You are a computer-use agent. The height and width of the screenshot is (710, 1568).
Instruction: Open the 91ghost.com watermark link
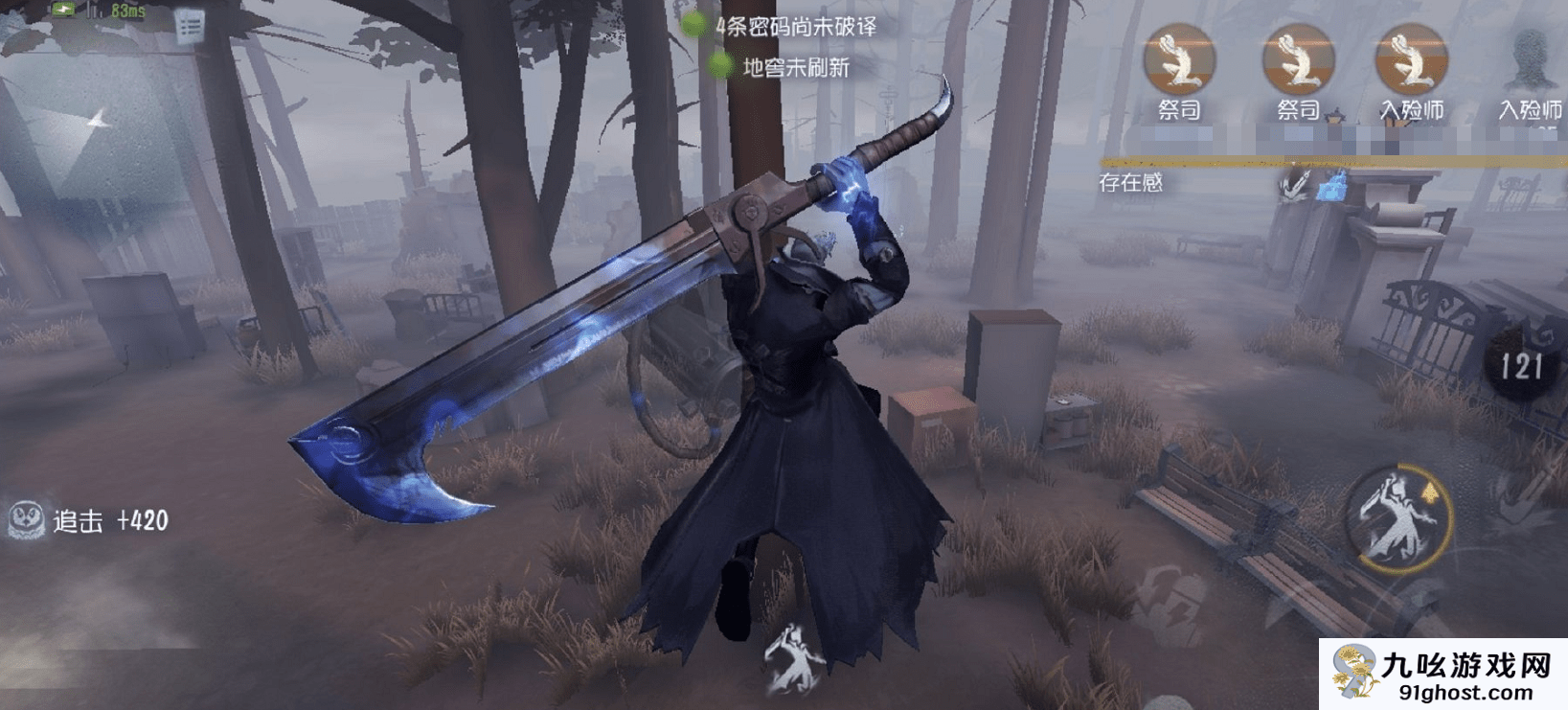point(1444,675)
